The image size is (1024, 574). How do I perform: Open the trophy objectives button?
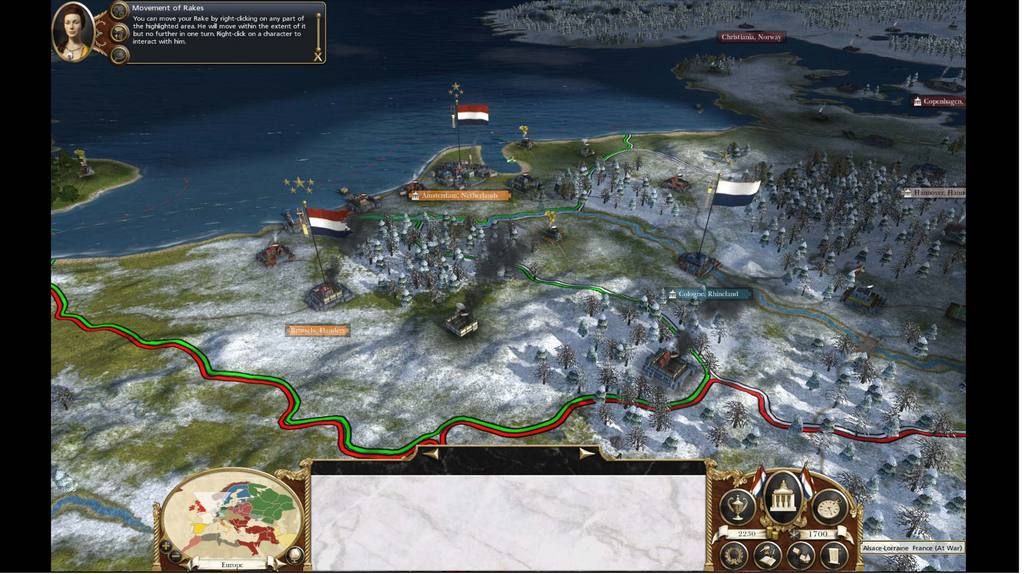(738, 506)
